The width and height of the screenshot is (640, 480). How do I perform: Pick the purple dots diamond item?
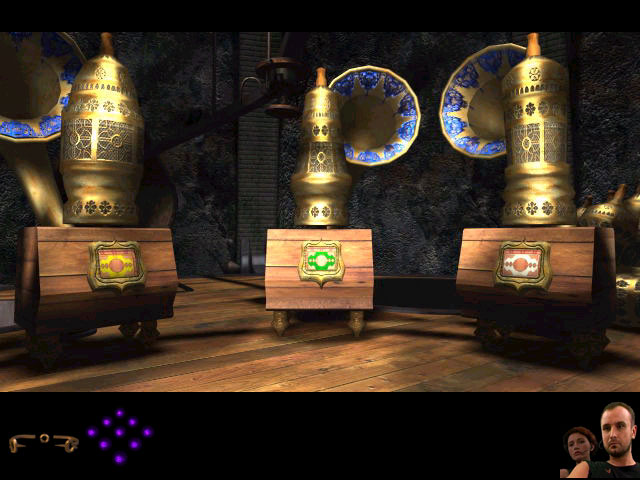point(119,434)
